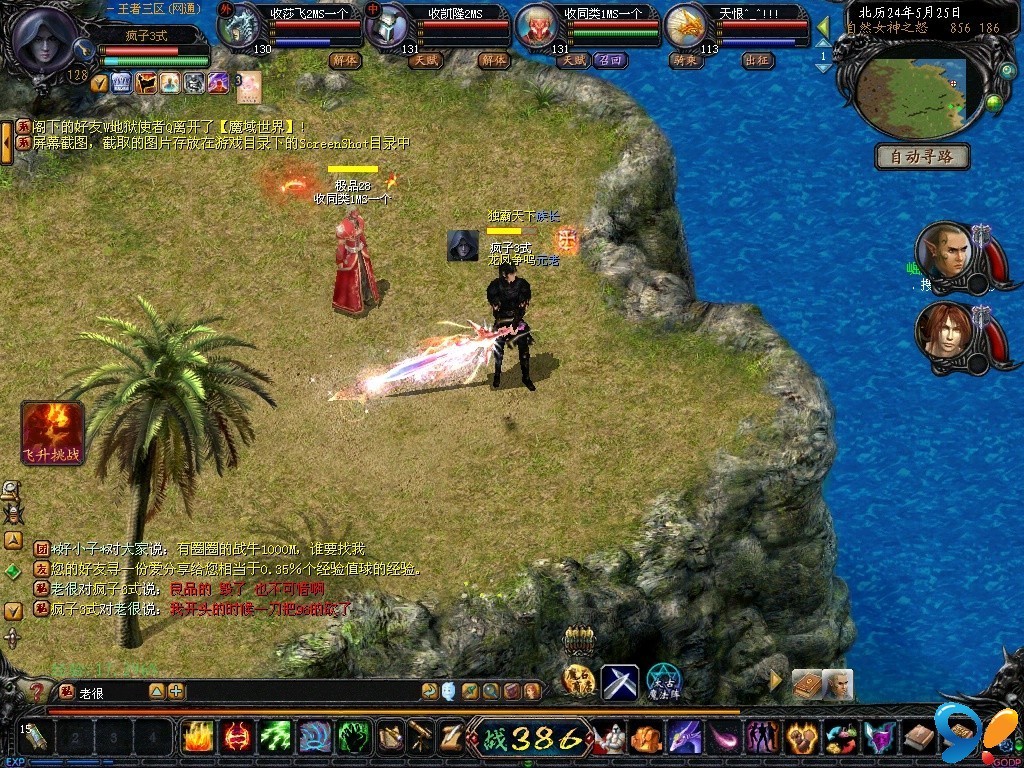
Task: Click the 召回 recall button
Action: coord(609,60)
